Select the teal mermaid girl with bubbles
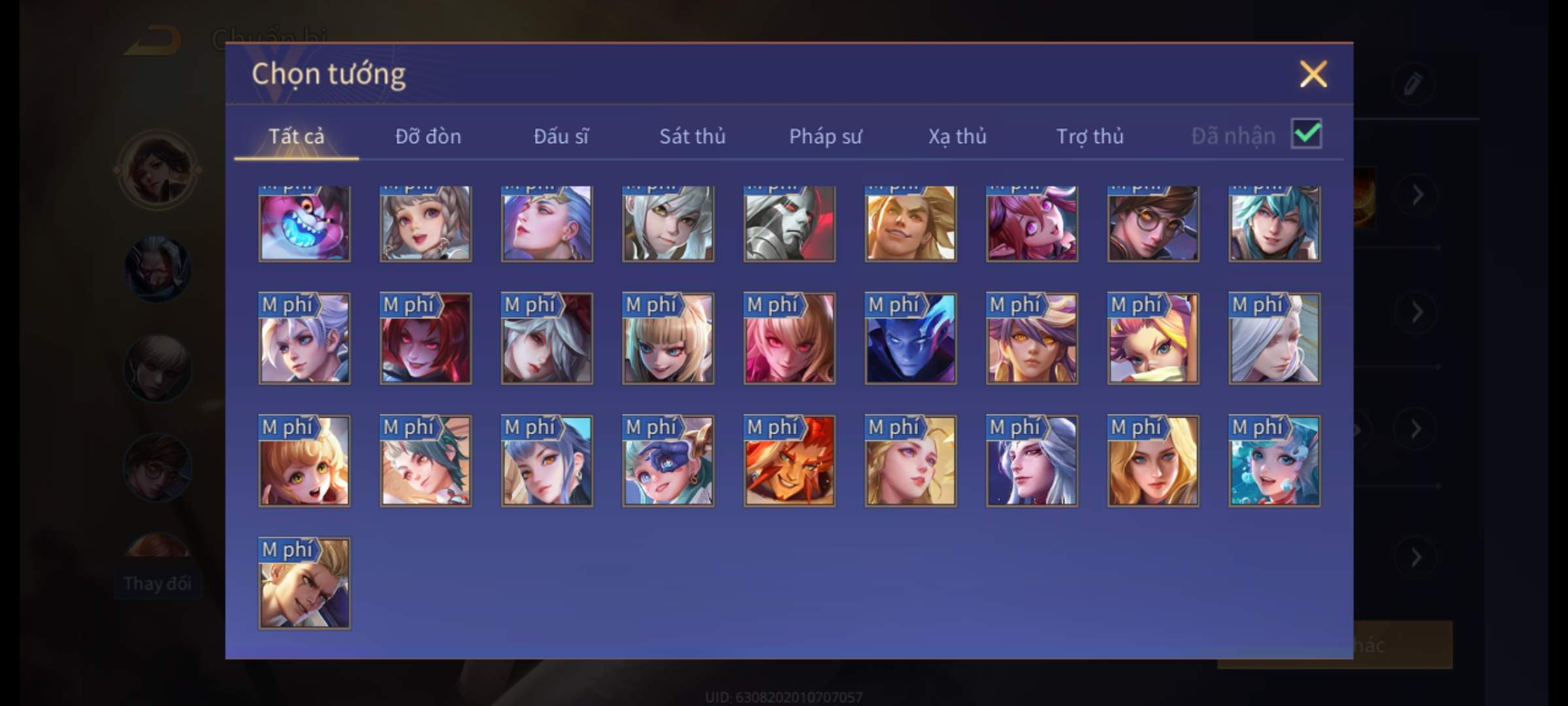The image size is (1568, 706). point(1274,462)
